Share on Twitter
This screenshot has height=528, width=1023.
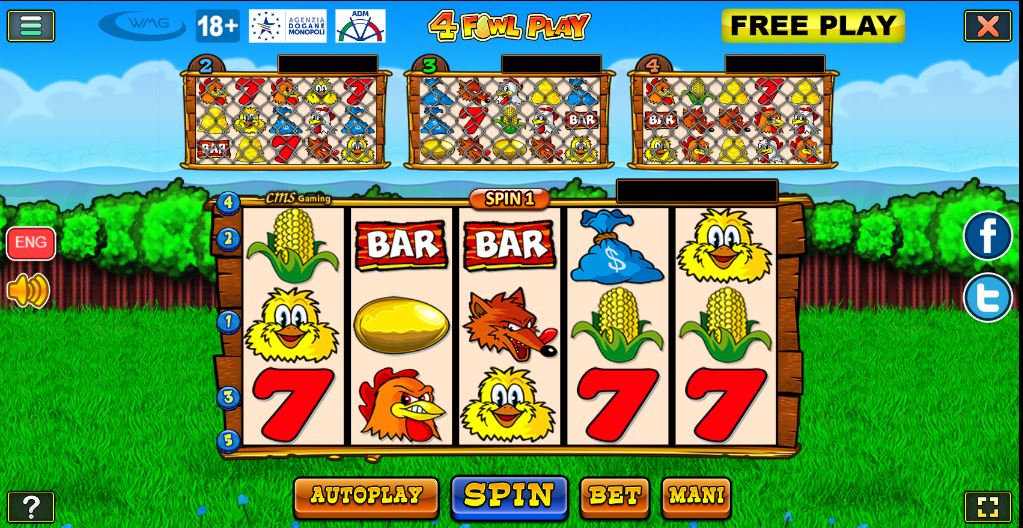point(987,298)
